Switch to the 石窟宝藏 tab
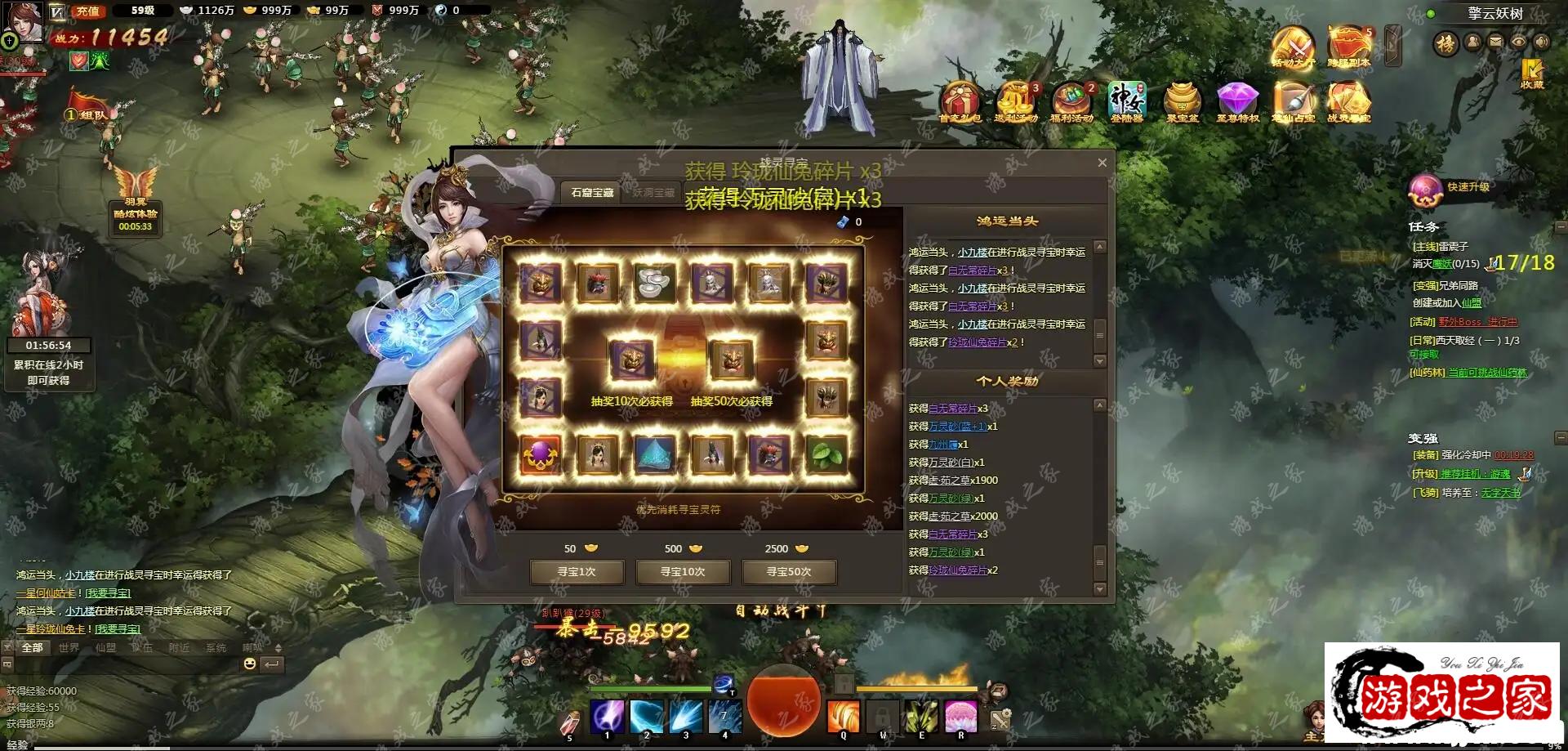The height and width of the screenshot is (751, 1568). coord(592,193)
